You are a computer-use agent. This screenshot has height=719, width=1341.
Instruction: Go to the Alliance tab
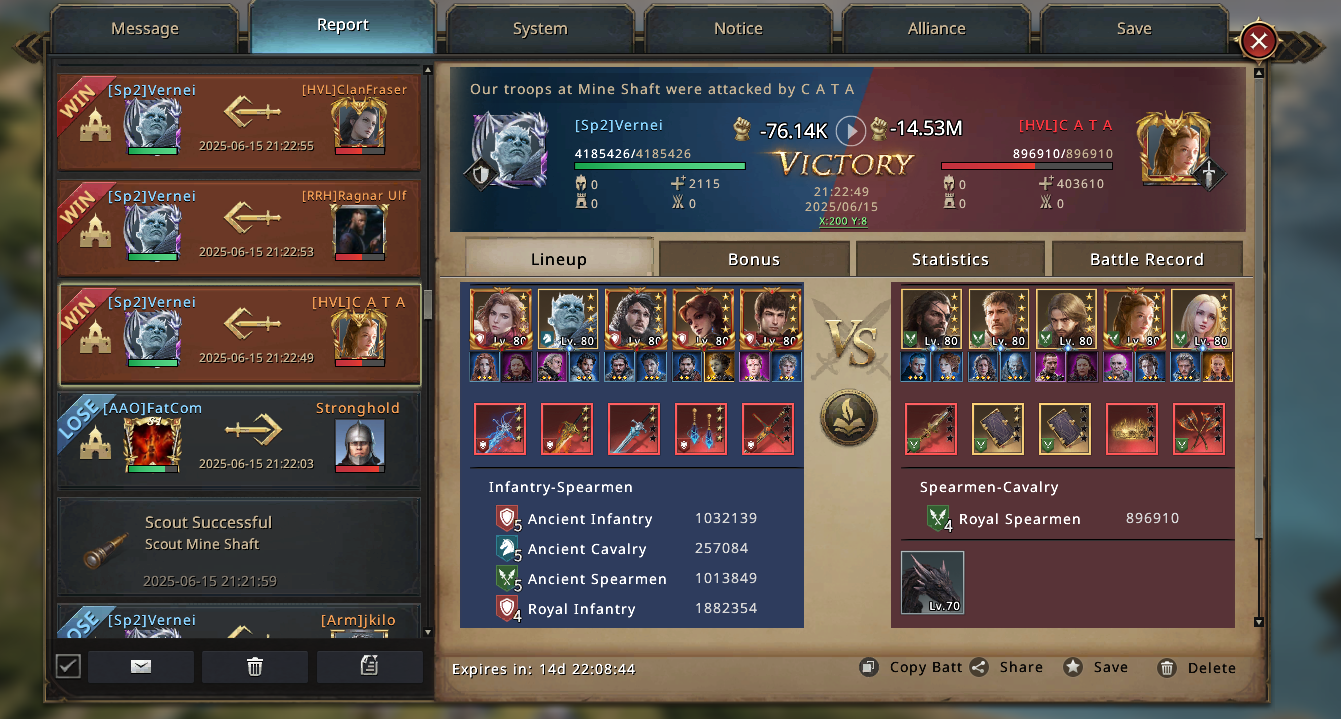point(936,29)
